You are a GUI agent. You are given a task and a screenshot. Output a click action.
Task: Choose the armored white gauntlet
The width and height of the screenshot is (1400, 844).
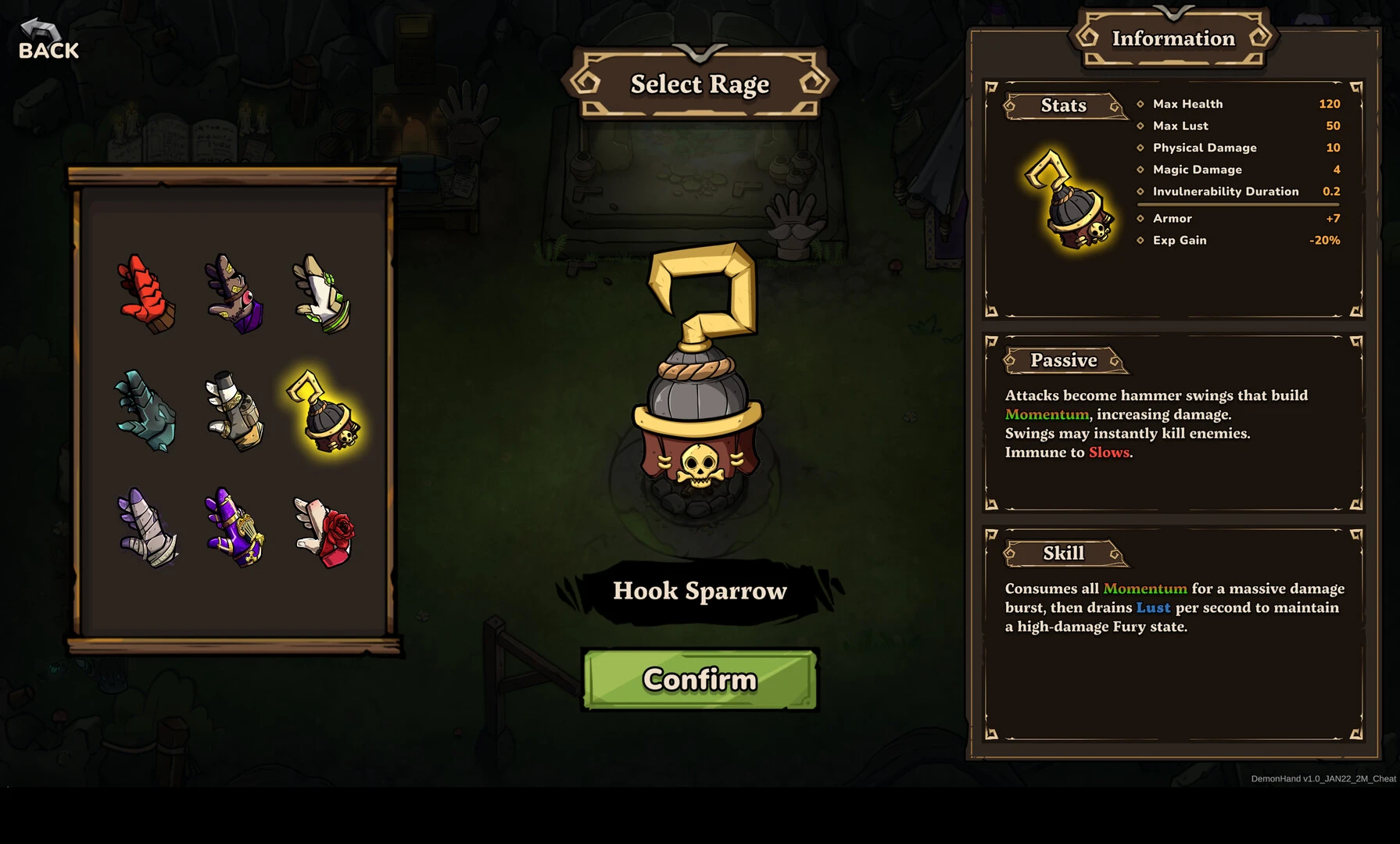[x=235, y=411]
